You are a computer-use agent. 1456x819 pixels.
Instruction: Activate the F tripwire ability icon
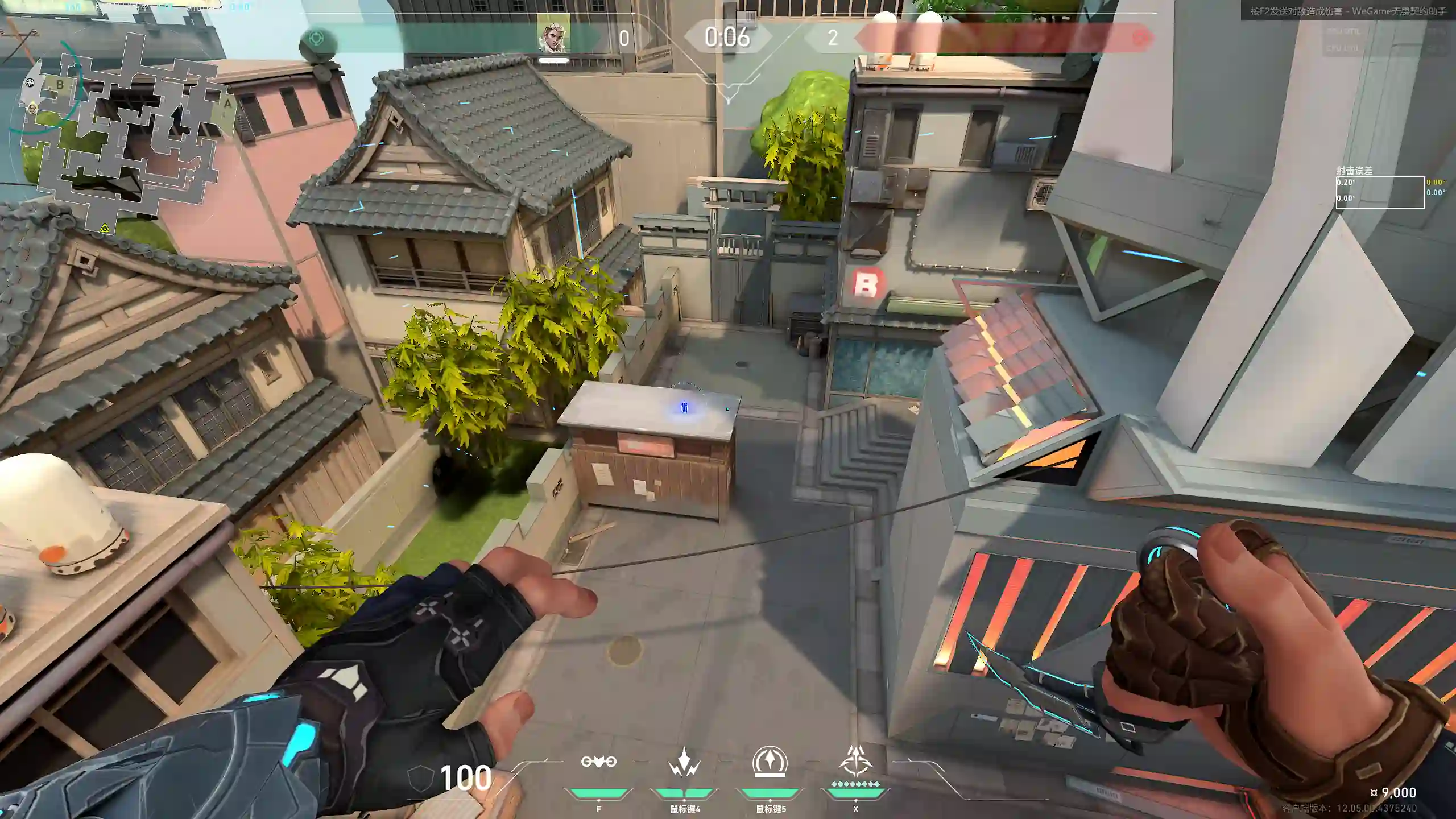click(x=598, y=762)
